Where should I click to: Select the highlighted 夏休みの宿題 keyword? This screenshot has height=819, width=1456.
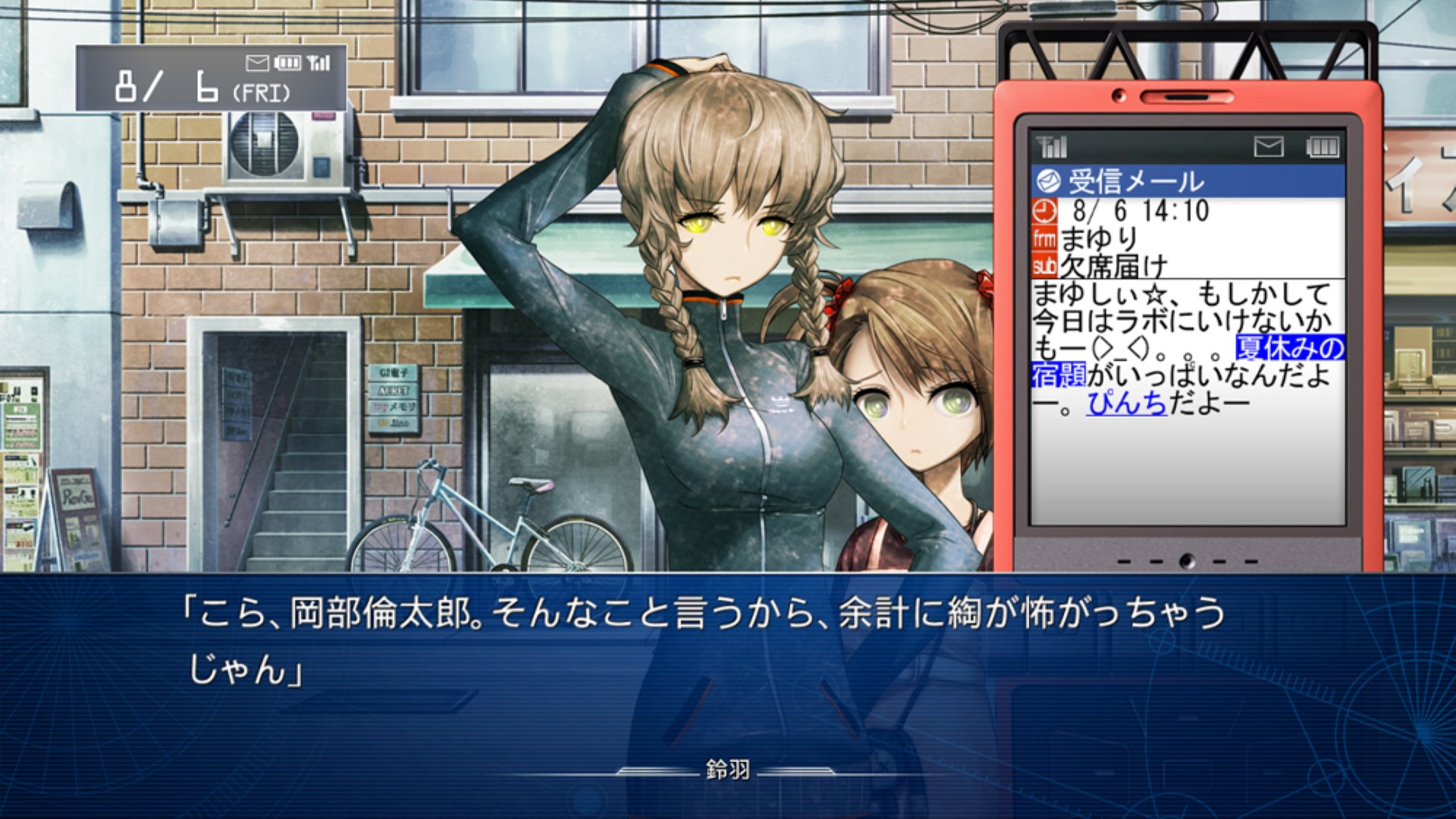pos(1289,348)
